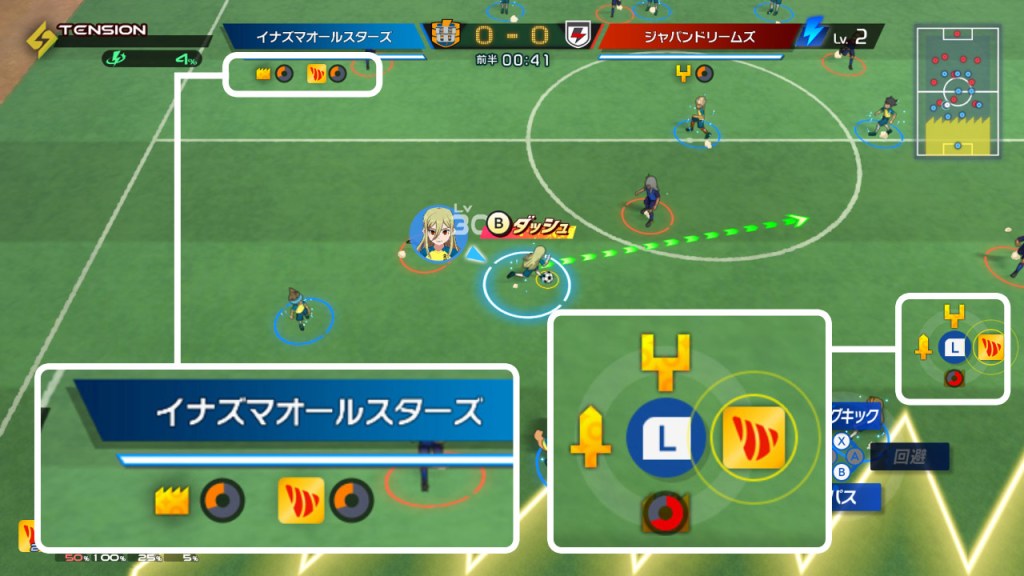
Task: Click the blue lightning level icon
Action: [811, 36]
